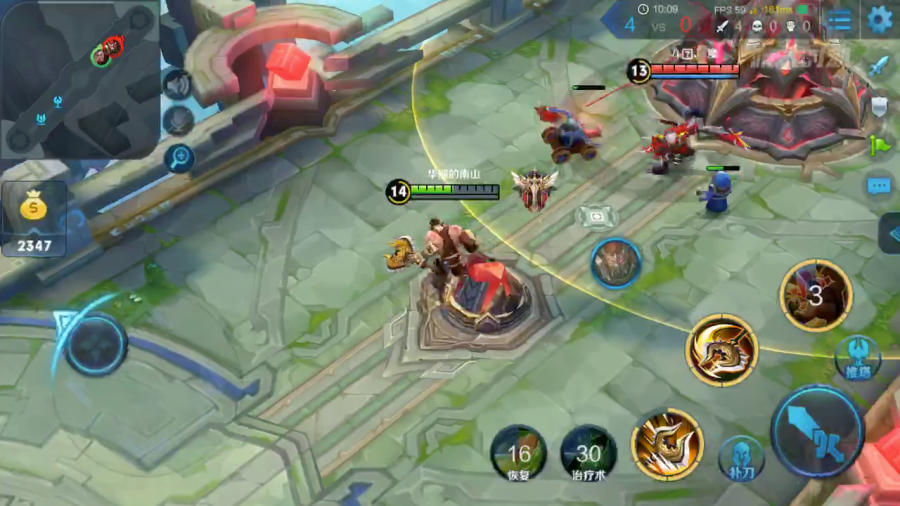Open the chat bubble quick messages
This screenshot has height=506, width=900.
tap(879, 185)
